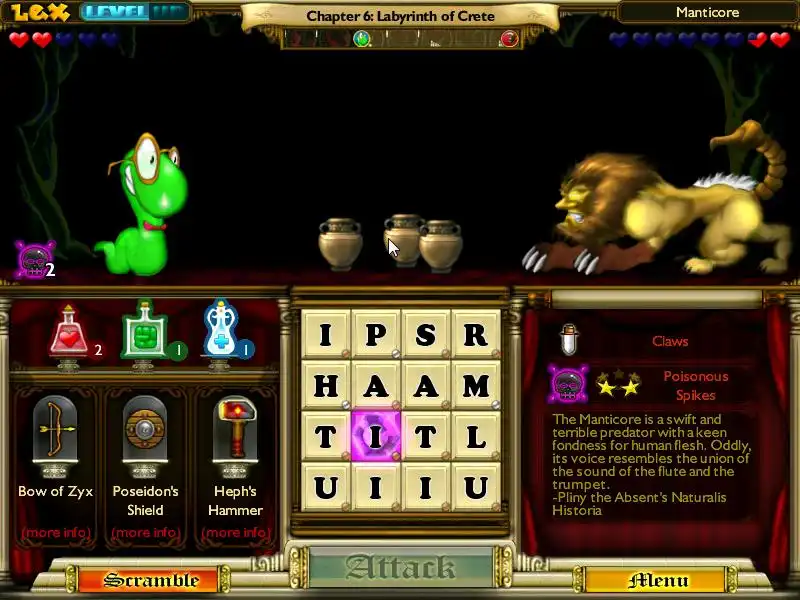
Task: Select the letter H tile
Action: point(326,385)
